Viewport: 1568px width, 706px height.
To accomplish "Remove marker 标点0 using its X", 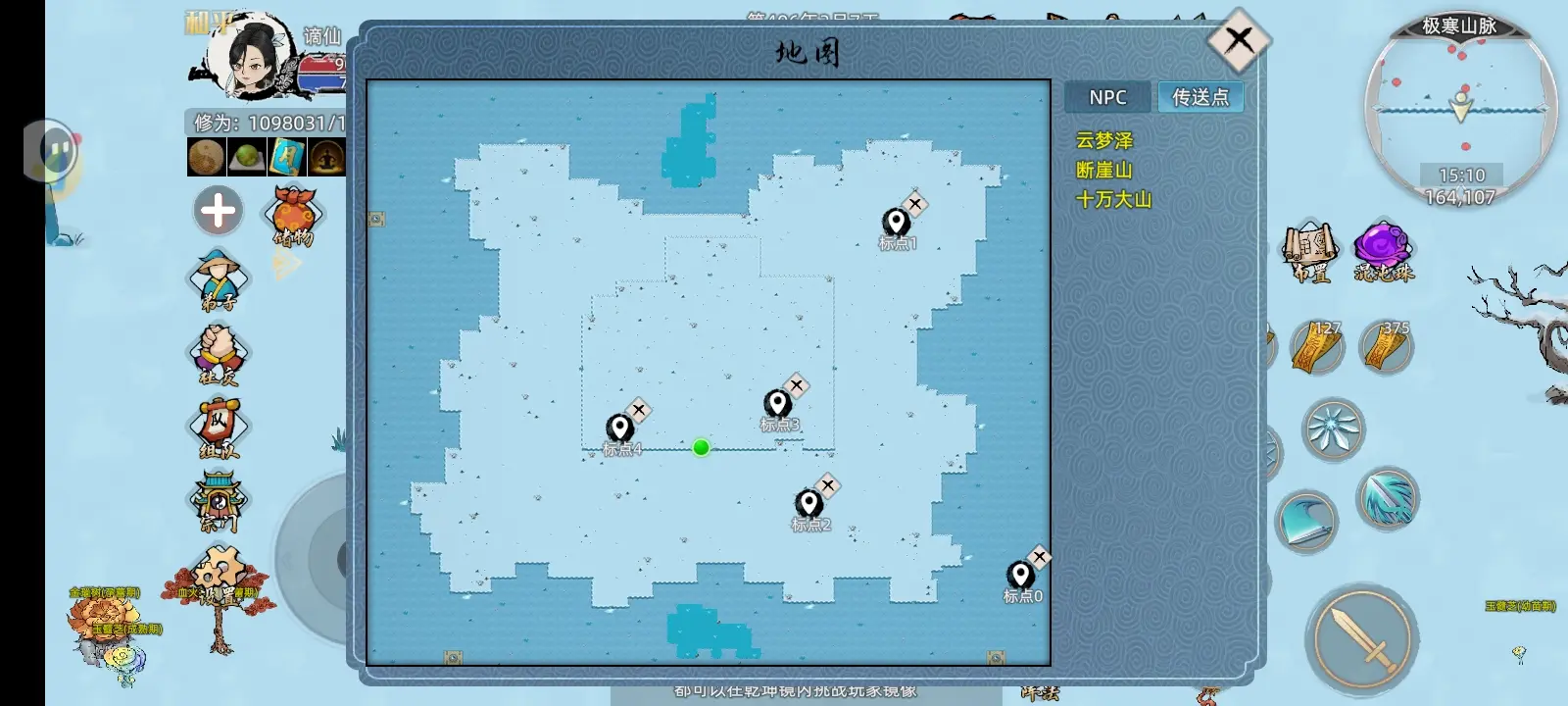I will click(1040, 558).
